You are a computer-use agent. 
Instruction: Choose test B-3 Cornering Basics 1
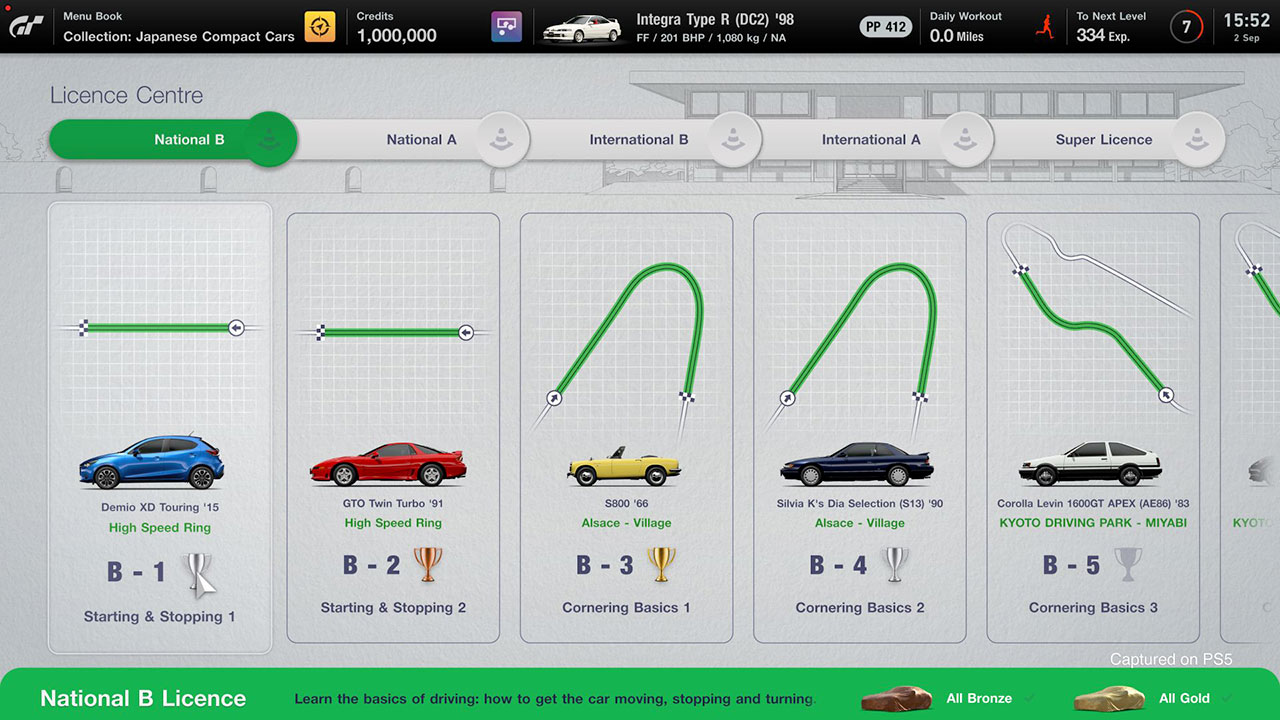pyautogui.click(x=626, y=428)
